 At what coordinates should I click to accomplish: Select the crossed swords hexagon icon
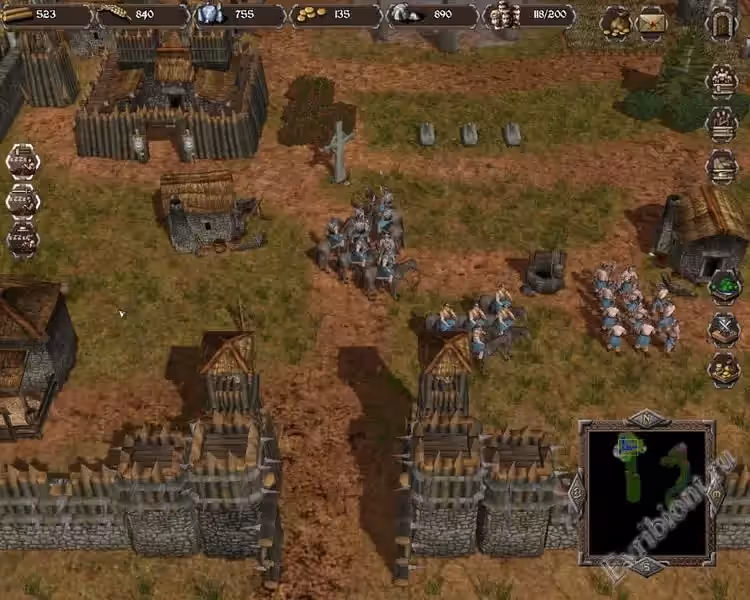723,328
